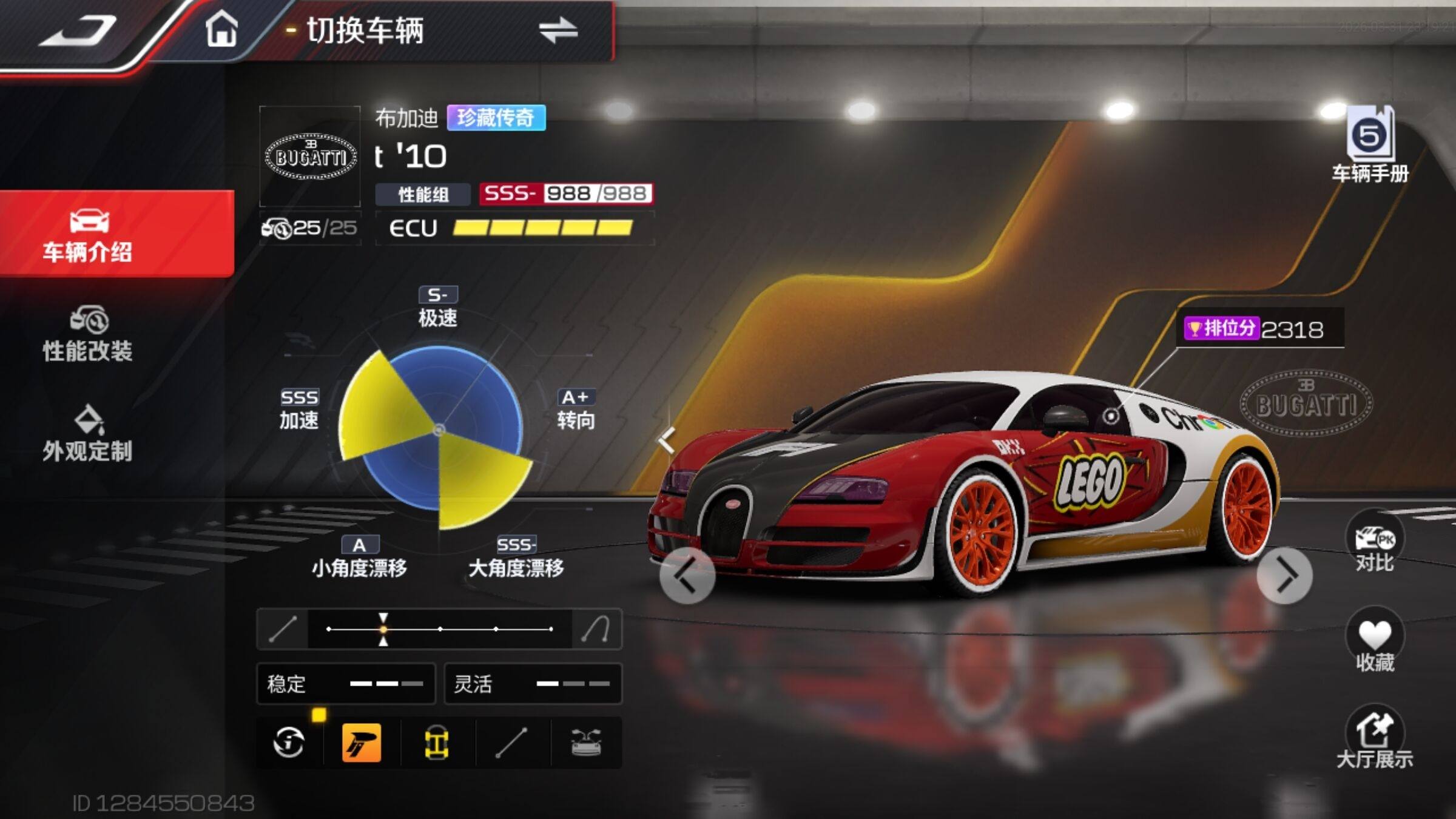Image resolution: width=1456 pixels, height=819 pixels.
Task: Switch to the 性能改装 tab
Action: [88, 334]
